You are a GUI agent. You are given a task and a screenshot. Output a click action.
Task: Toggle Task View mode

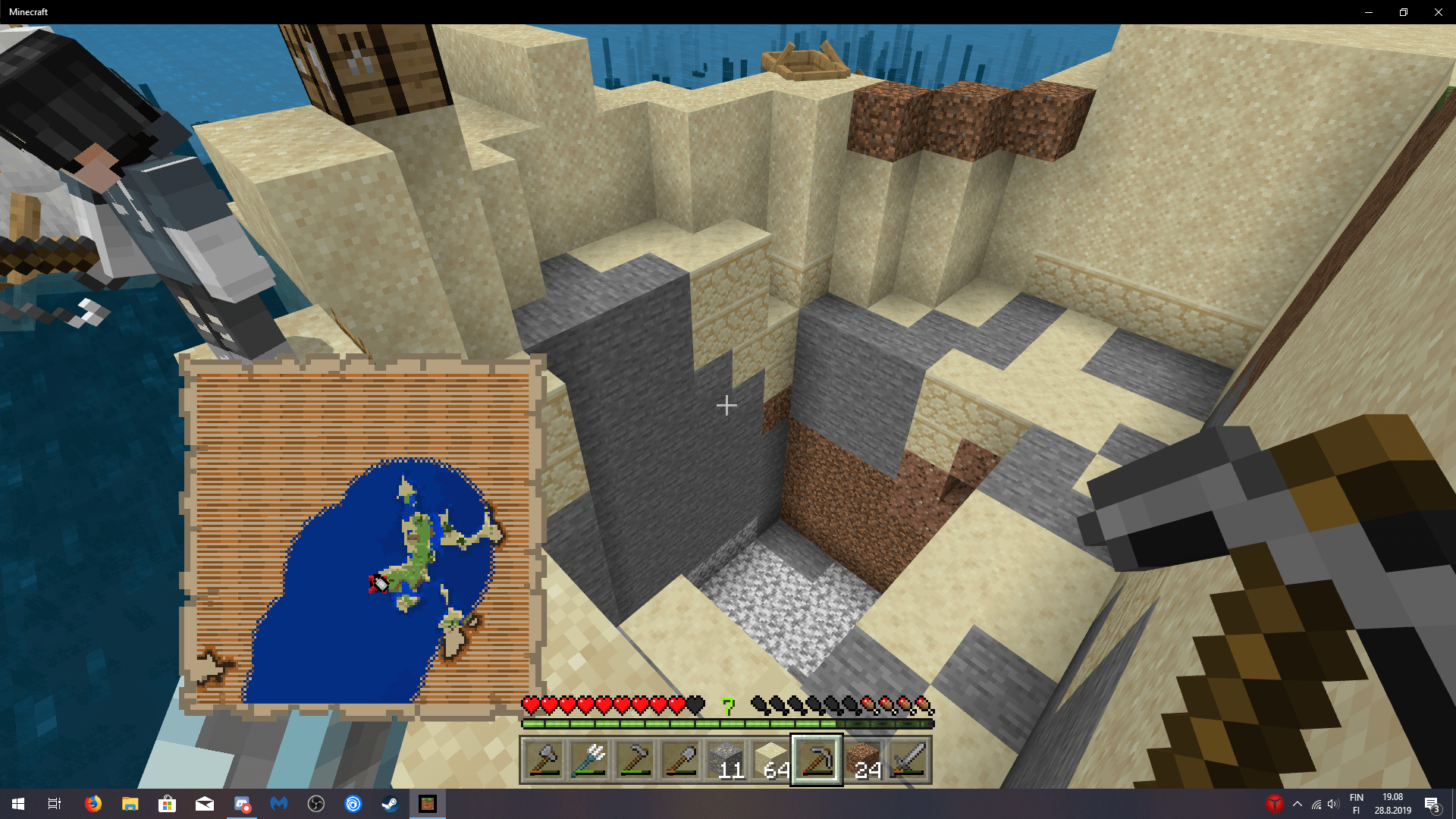[53, 804]
